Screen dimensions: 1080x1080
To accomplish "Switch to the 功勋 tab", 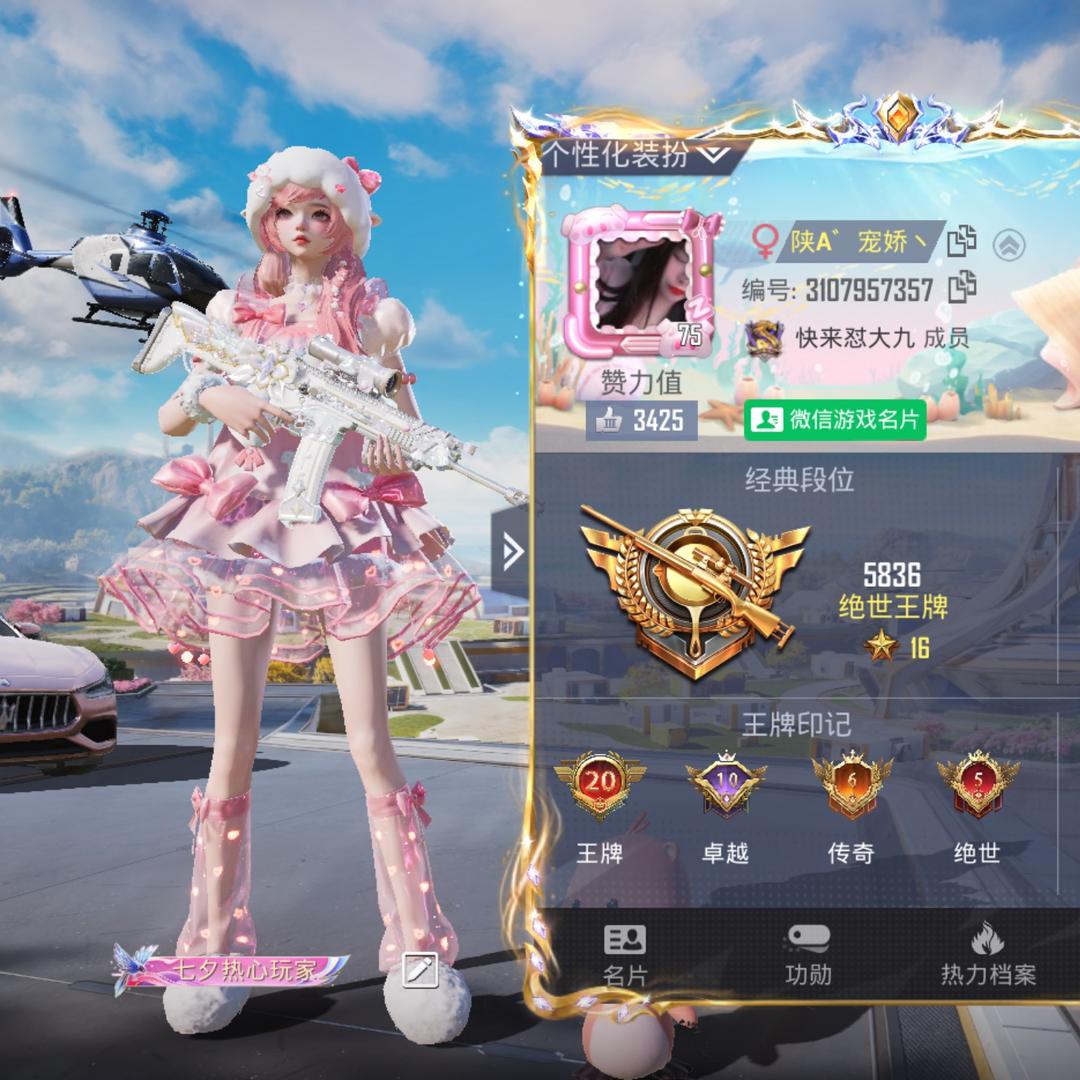I will tap(808, 956).
